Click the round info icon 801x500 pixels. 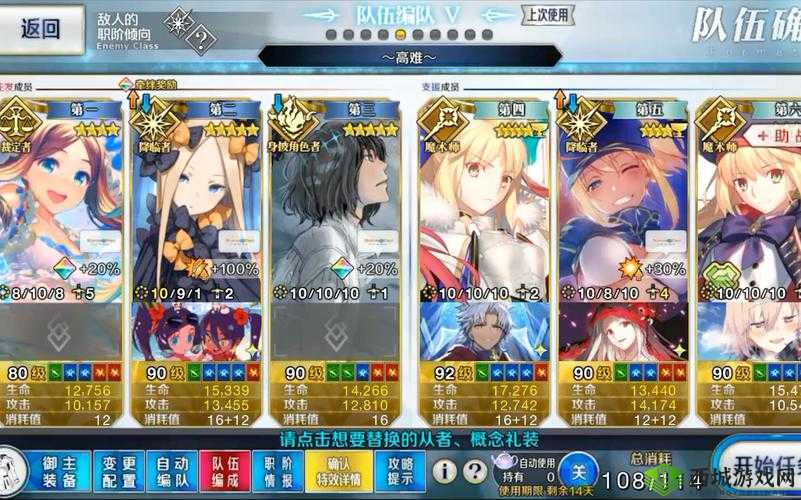(446, 470)
